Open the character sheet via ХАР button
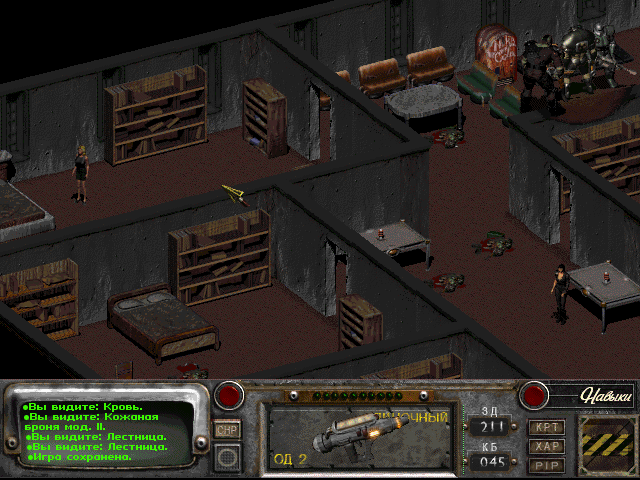The height and width of the screenshot is (480, 640). [x=547, y=446]
